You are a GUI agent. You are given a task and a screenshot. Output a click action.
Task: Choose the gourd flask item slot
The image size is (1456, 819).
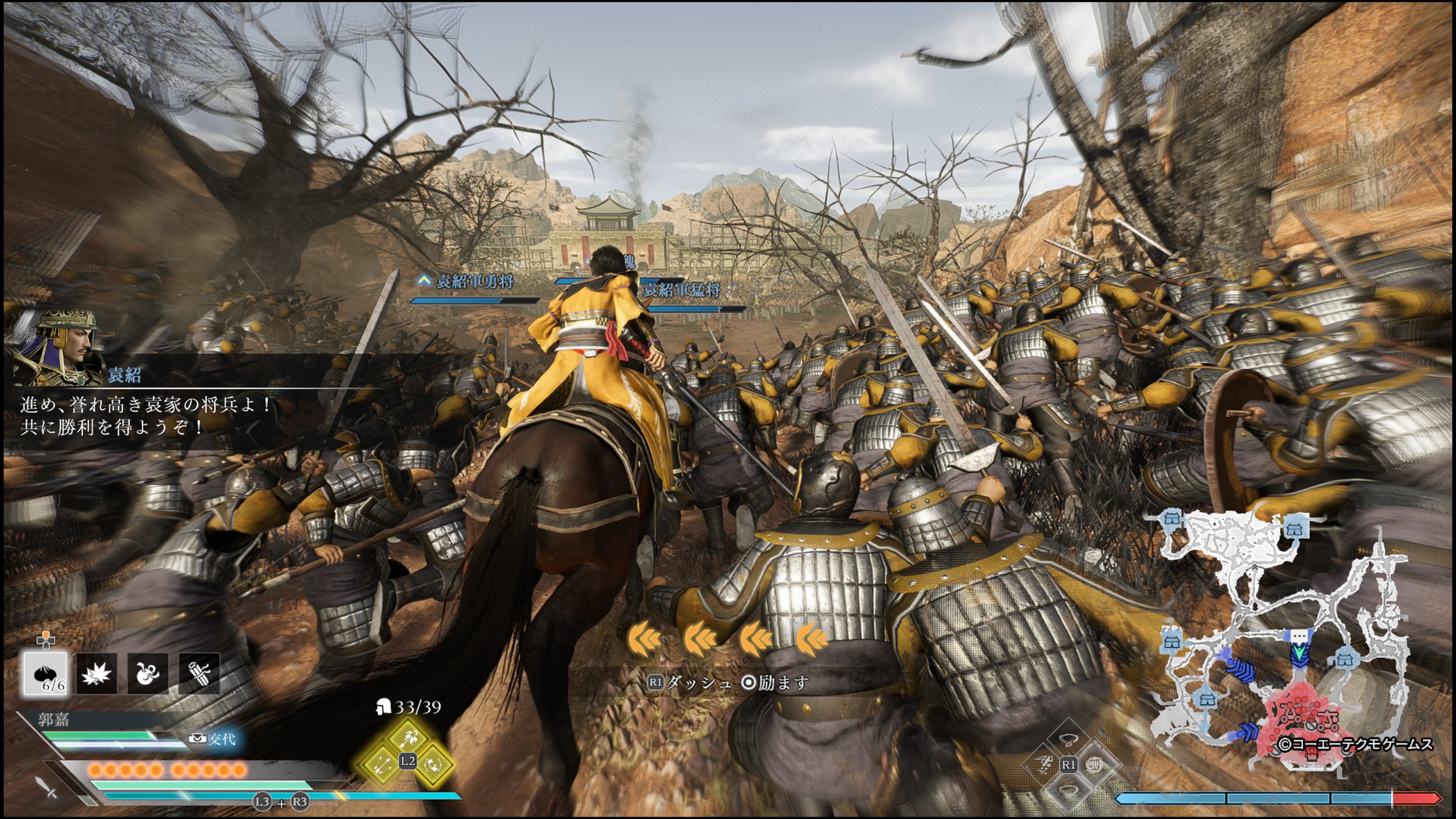(147, 673)
